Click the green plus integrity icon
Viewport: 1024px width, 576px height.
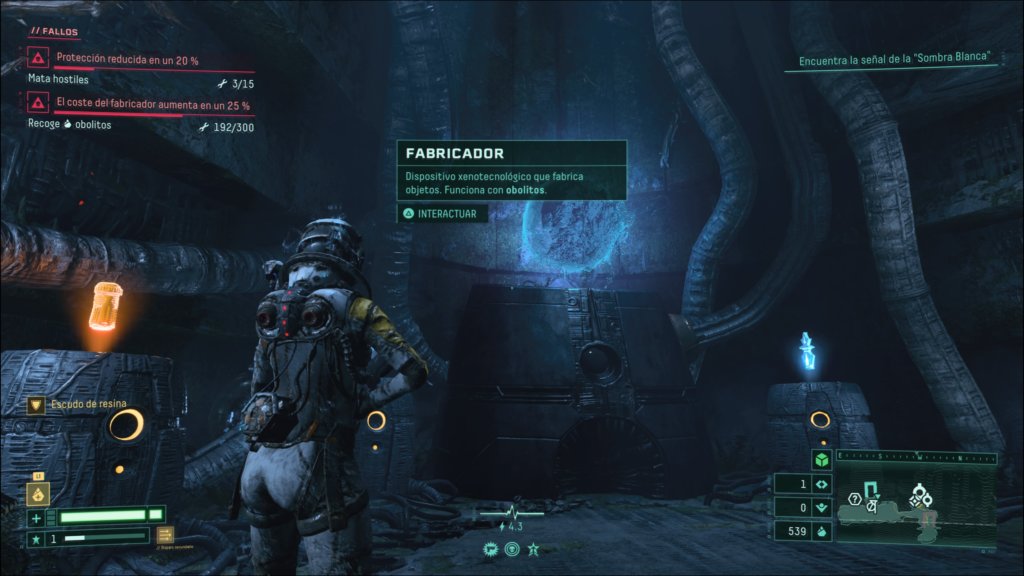point(37,517)
